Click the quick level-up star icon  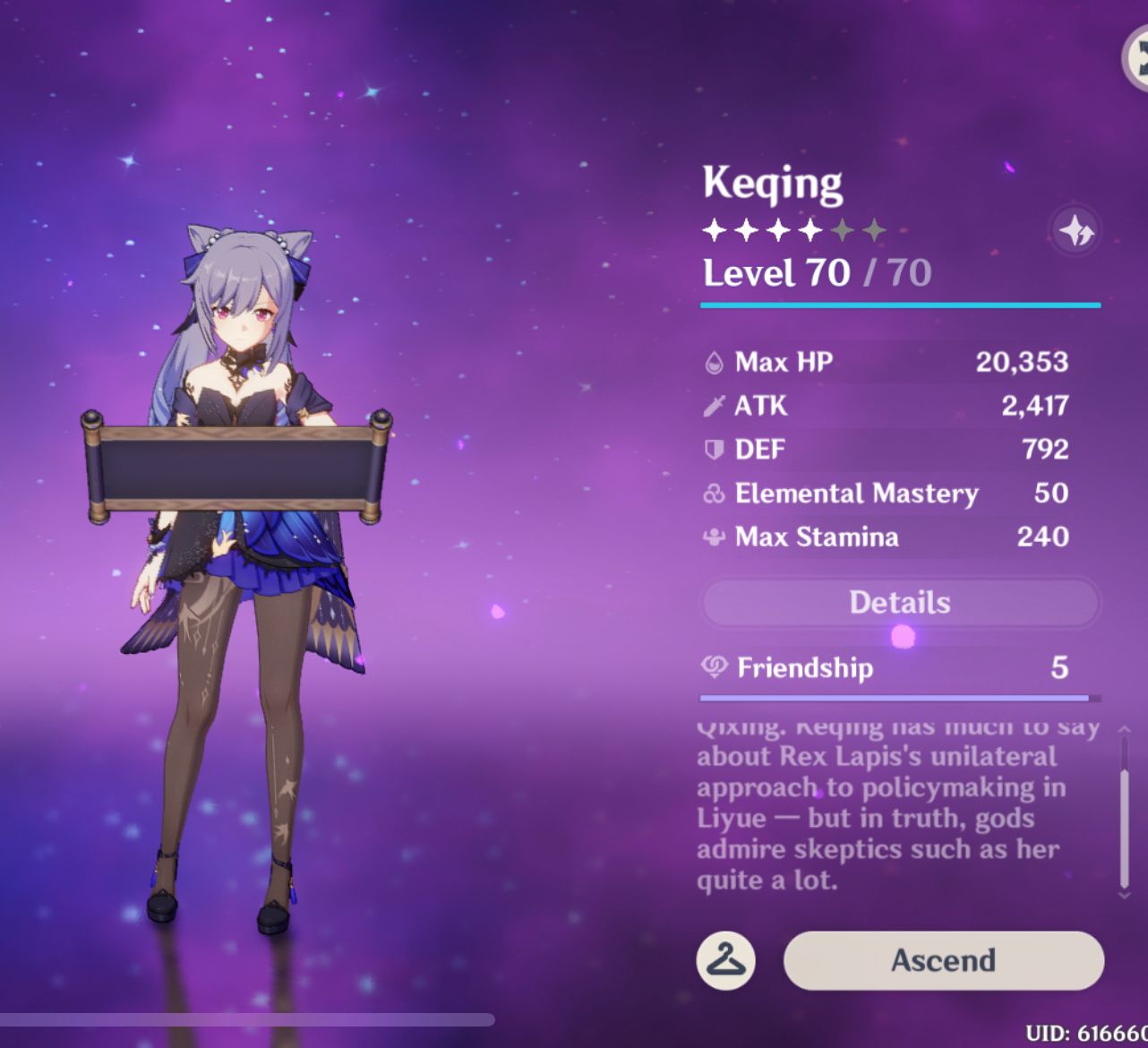[x=1077, y=232]
